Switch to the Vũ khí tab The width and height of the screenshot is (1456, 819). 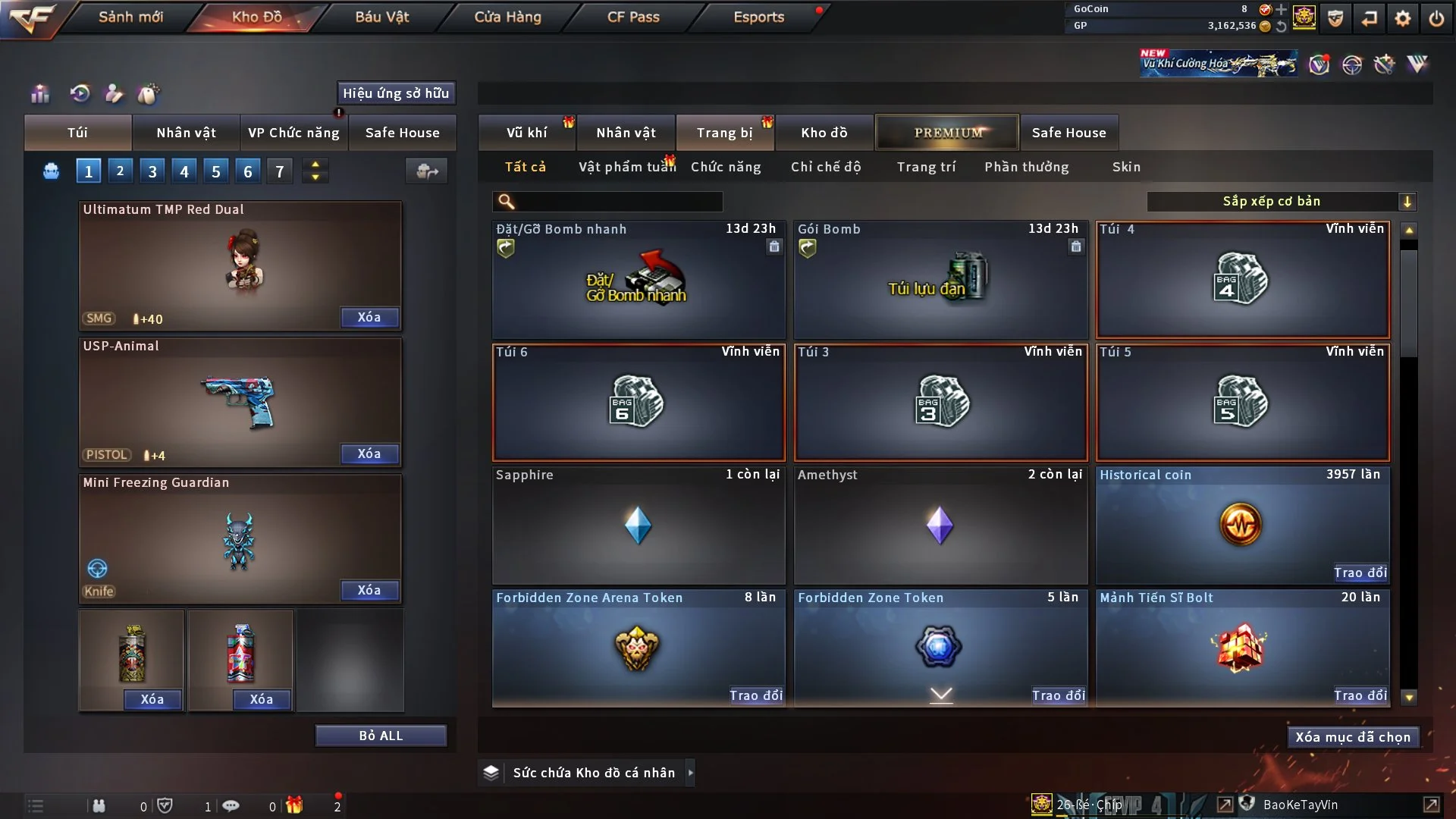pyautogui.click(x=526, y=133)
